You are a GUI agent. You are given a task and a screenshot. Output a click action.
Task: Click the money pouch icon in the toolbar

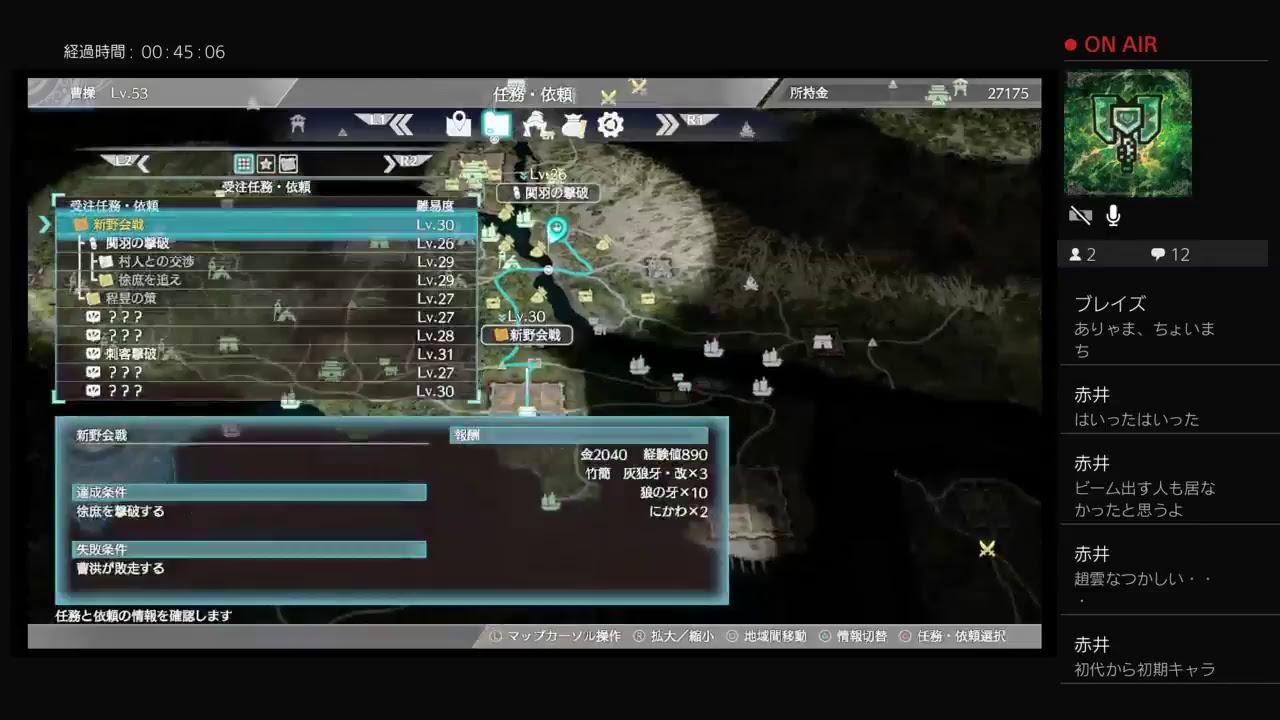[x=572, y=124]
